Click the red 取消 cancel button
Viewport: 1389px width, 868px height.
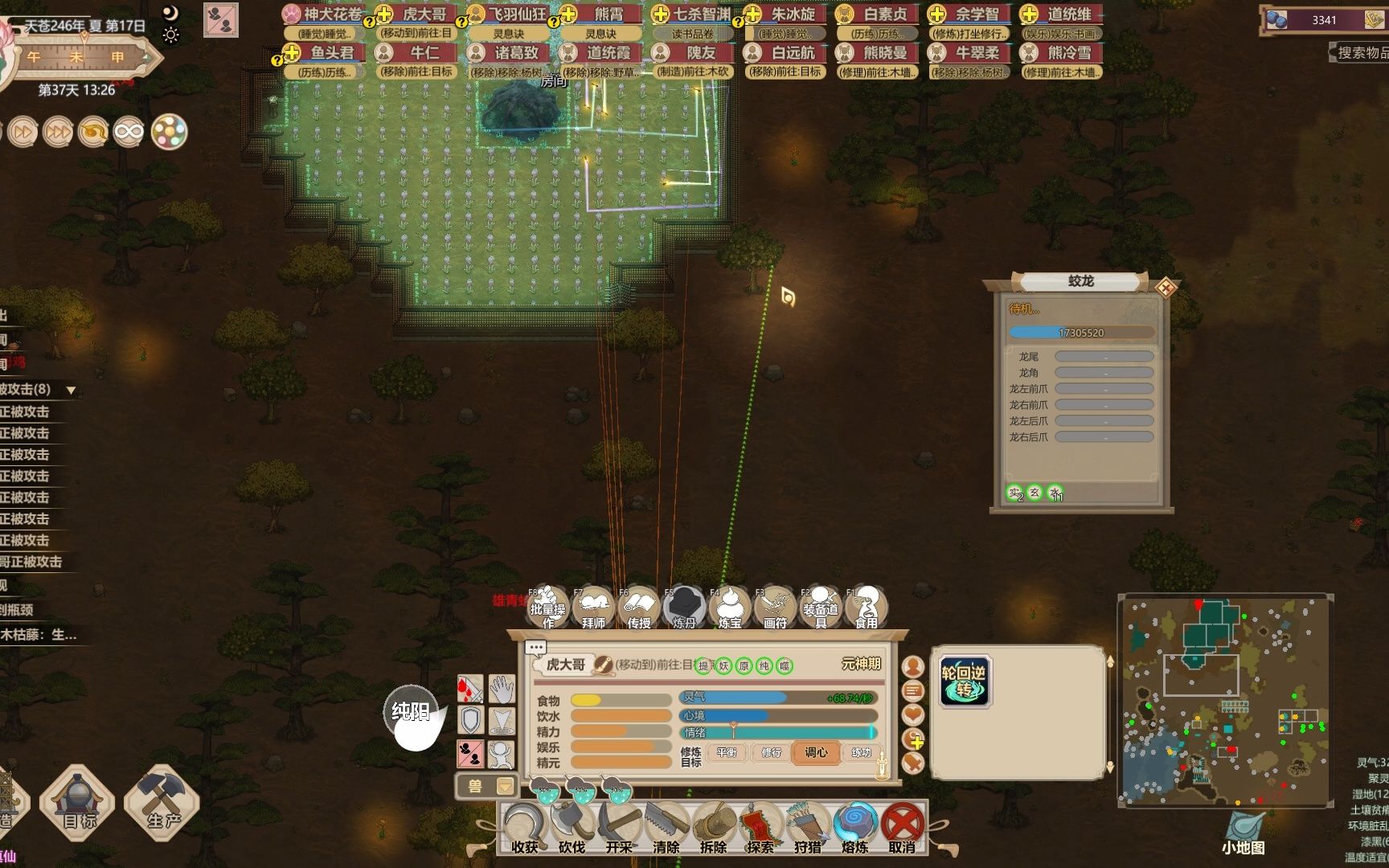[x=902, y=828]
